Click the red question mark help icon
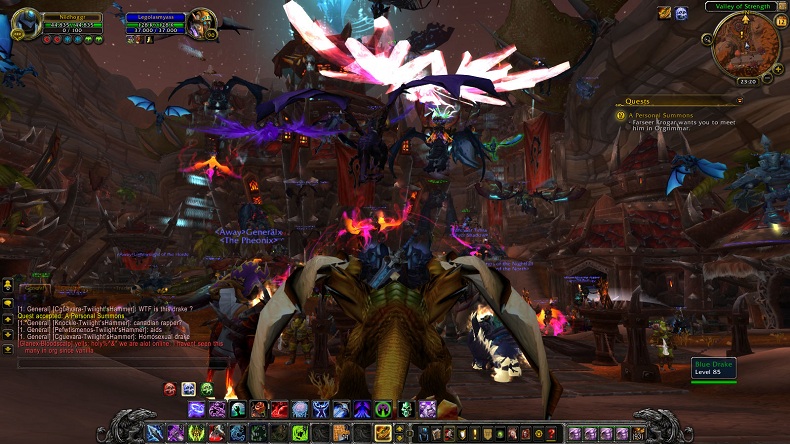Viewport: 790px width, 444px height. 551,433
